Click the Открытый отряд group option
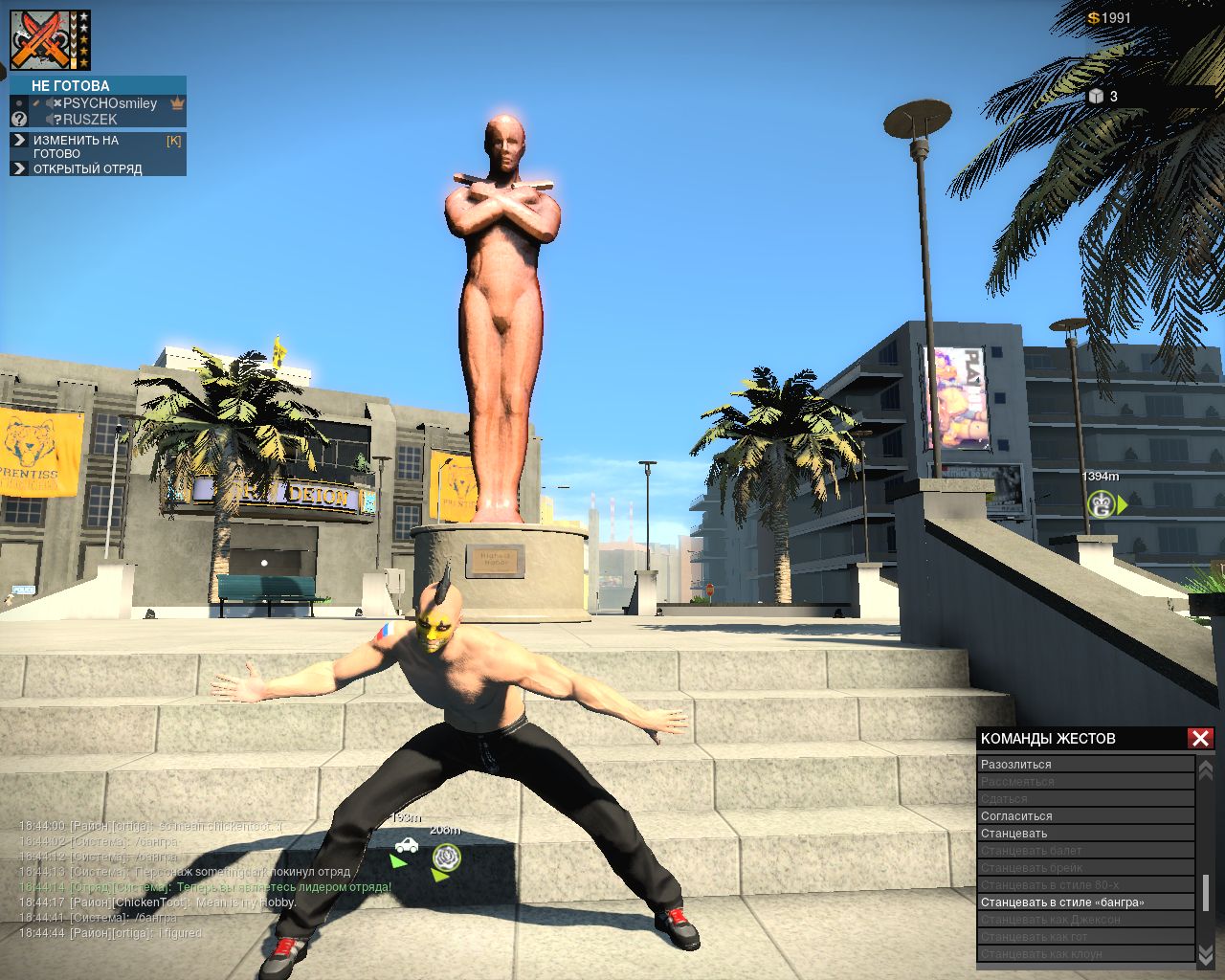This screenshot has width=1225, height=980. pos(87,169)
